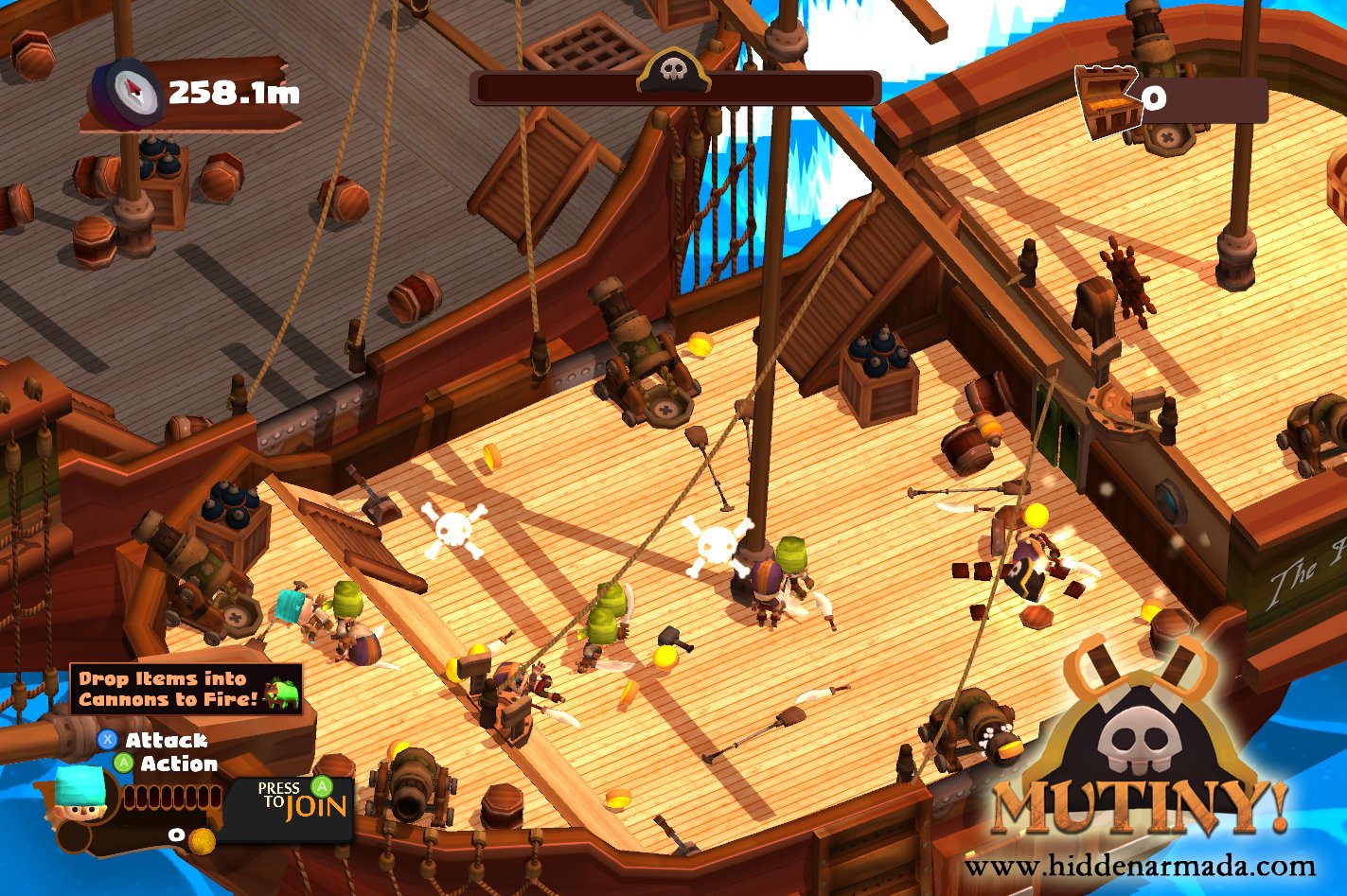Toggle the green A icon inside the join prompt
Viewport: 1347px width, 896px height.
point(322,788)
